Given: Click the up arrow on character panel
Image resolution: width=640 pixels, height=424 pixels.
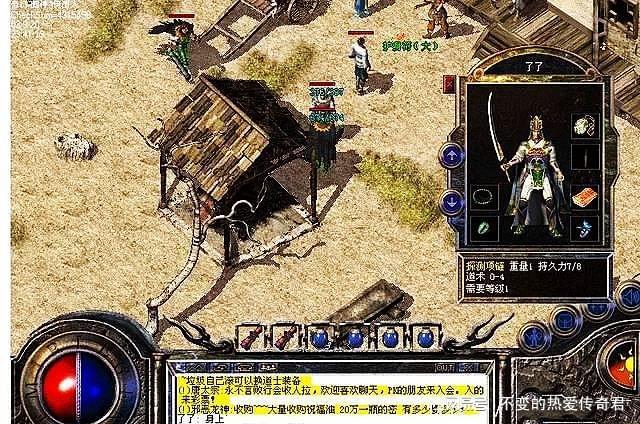Looking at the screenshot, I should pyautogui.click(x=451, y=155).
